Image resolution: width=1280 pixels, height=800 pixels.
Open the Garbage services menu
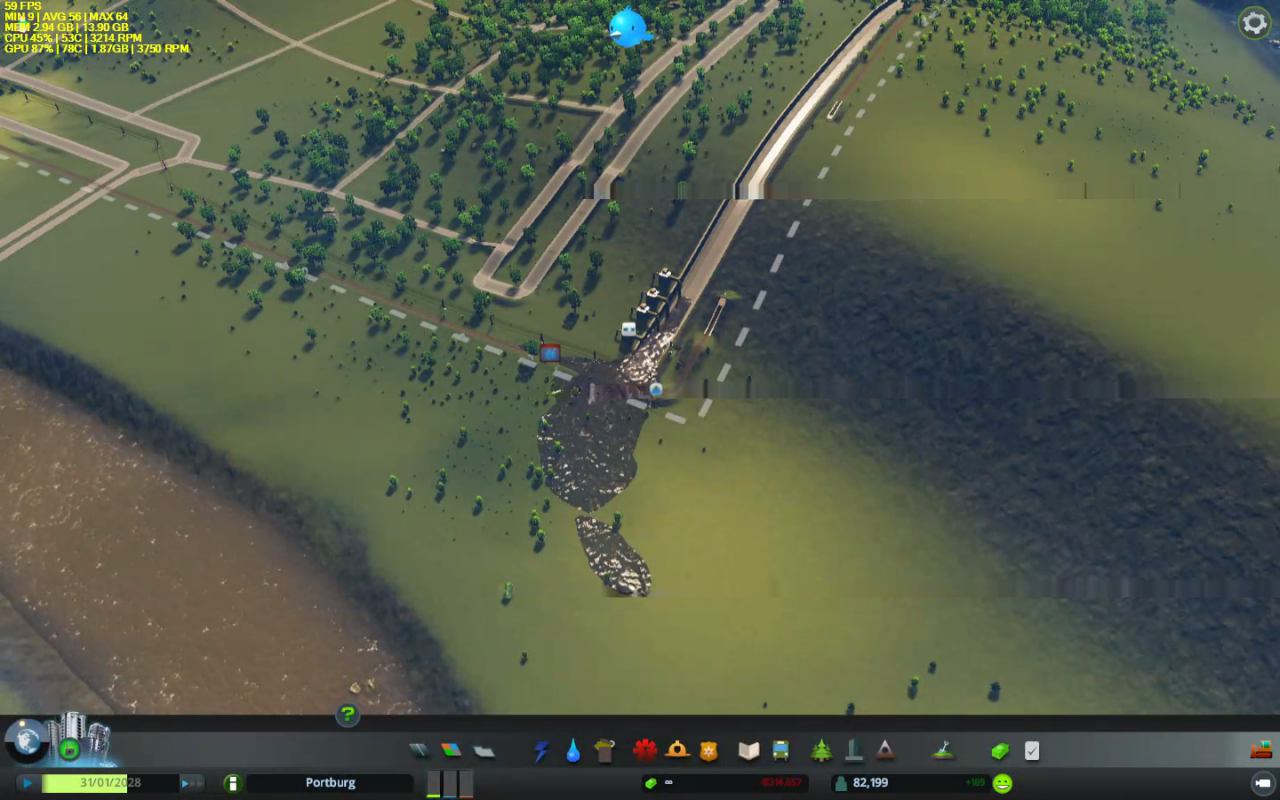(x=604, y=750)
